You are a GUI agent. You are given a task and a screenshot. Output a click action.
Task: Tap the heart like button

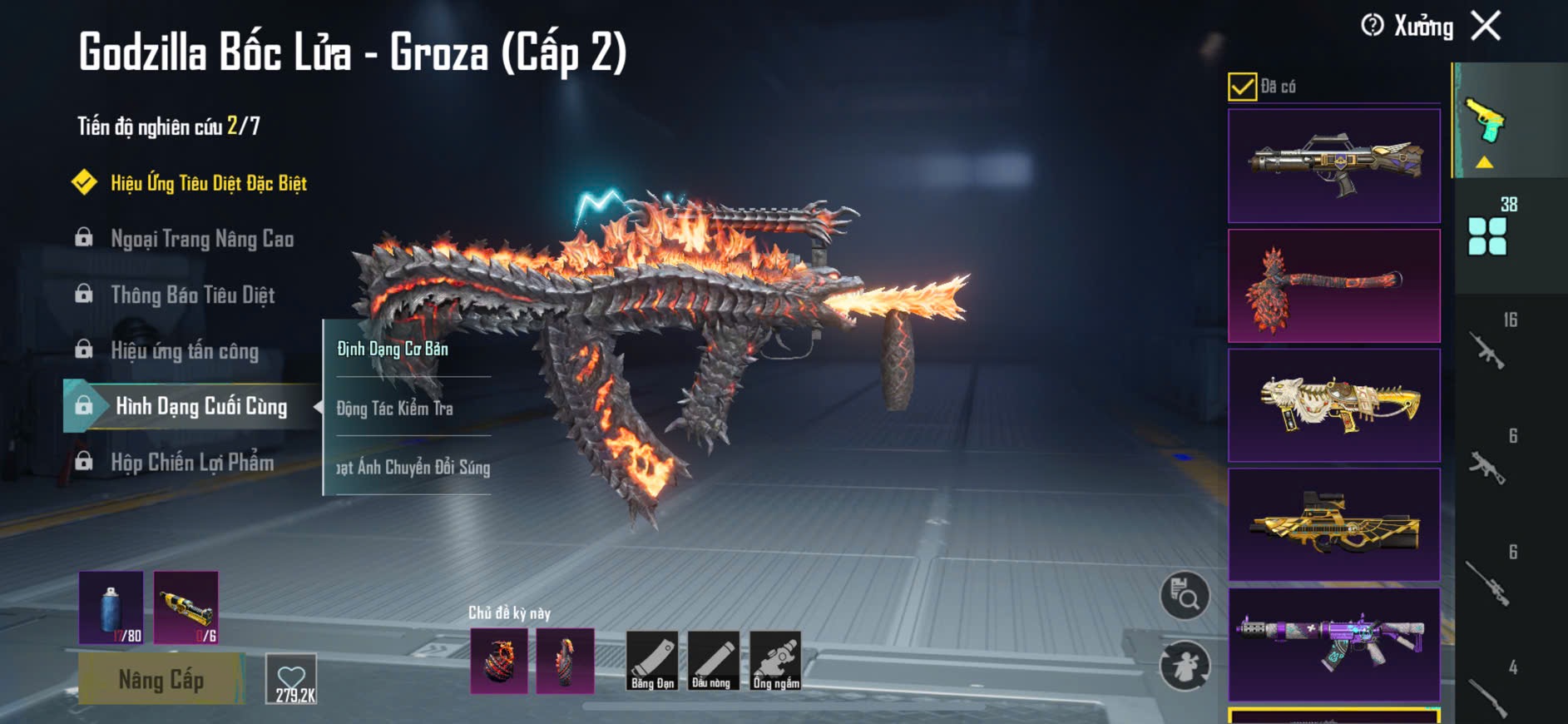point(292,679)
